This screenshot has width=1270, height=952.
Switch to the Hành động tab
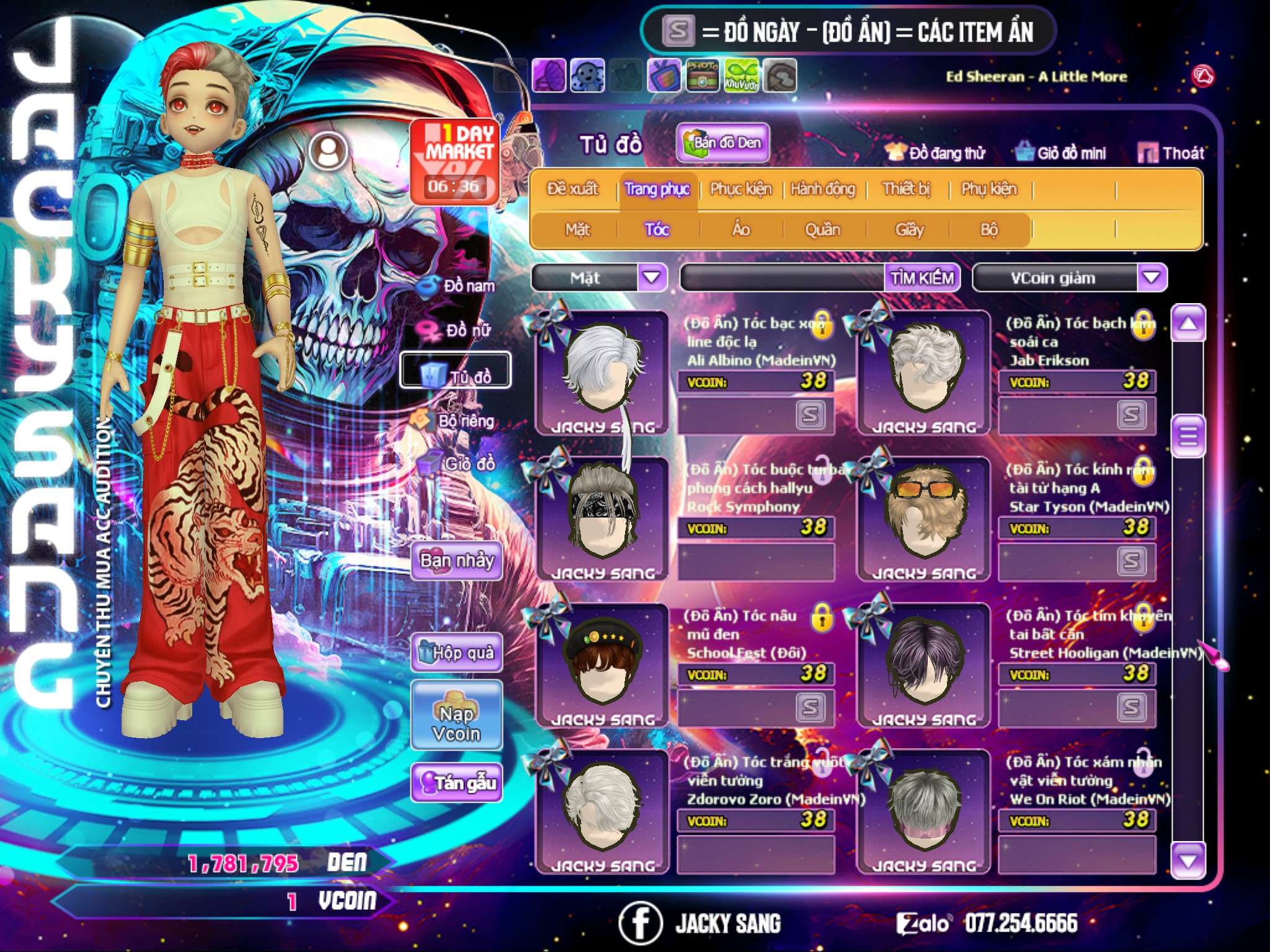(823, 189)
